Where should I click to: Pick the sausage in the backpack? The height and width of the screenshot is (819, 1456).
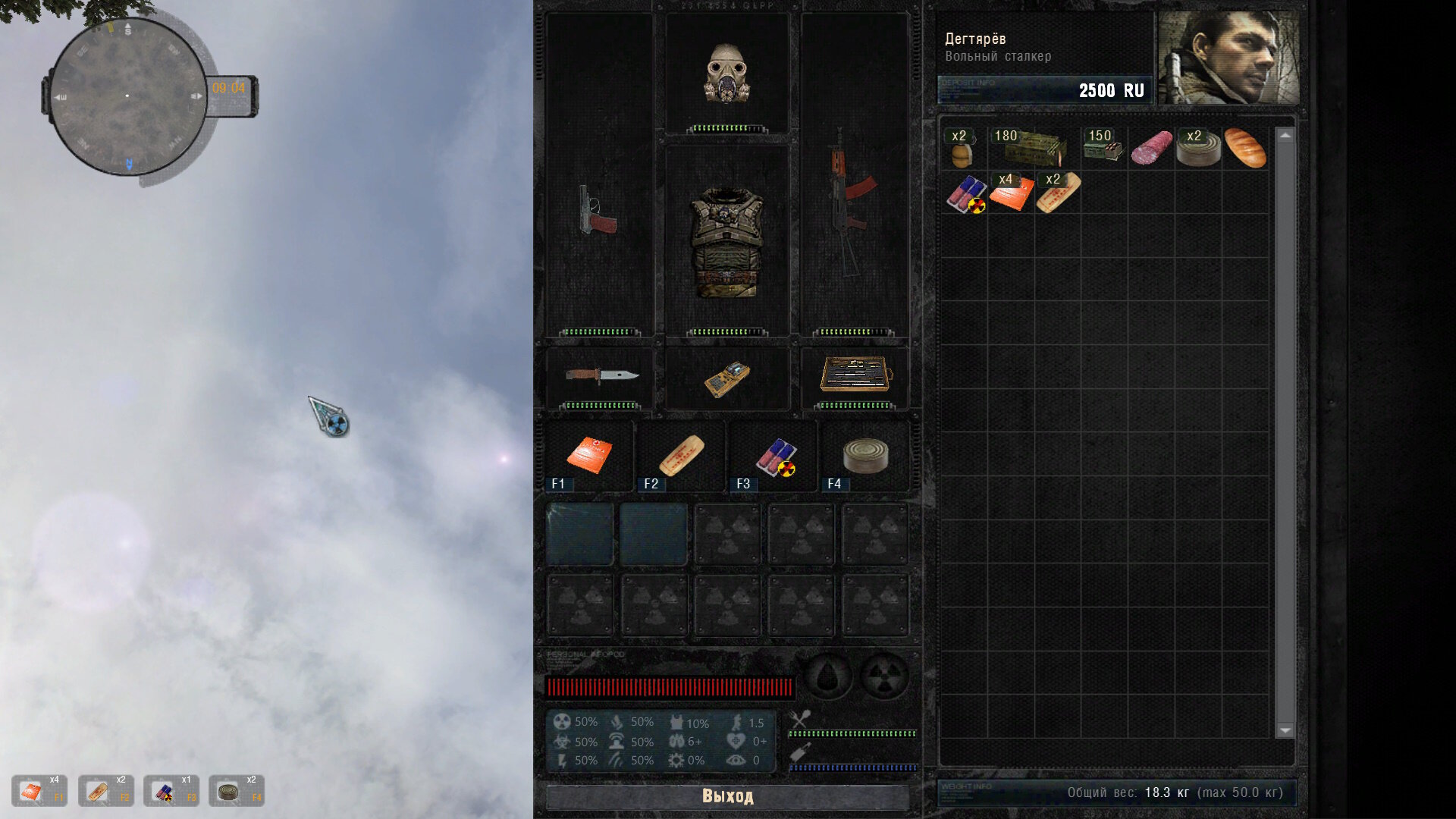[1151, 148]
